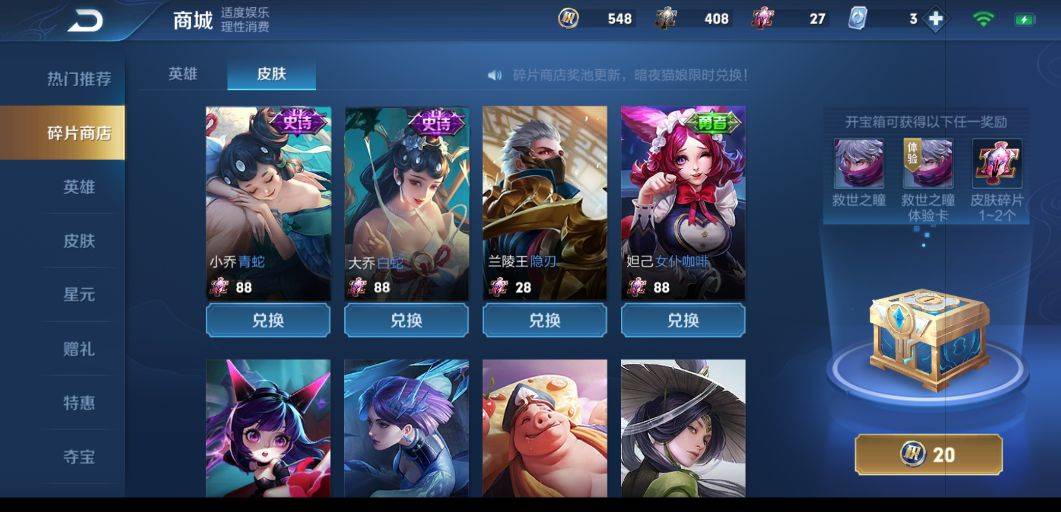The width and height of the screenshot is (1061, 512).
Task: Exchange fragments for 兰陵王 隐刃 skin
Action: [x=544, y=321]
